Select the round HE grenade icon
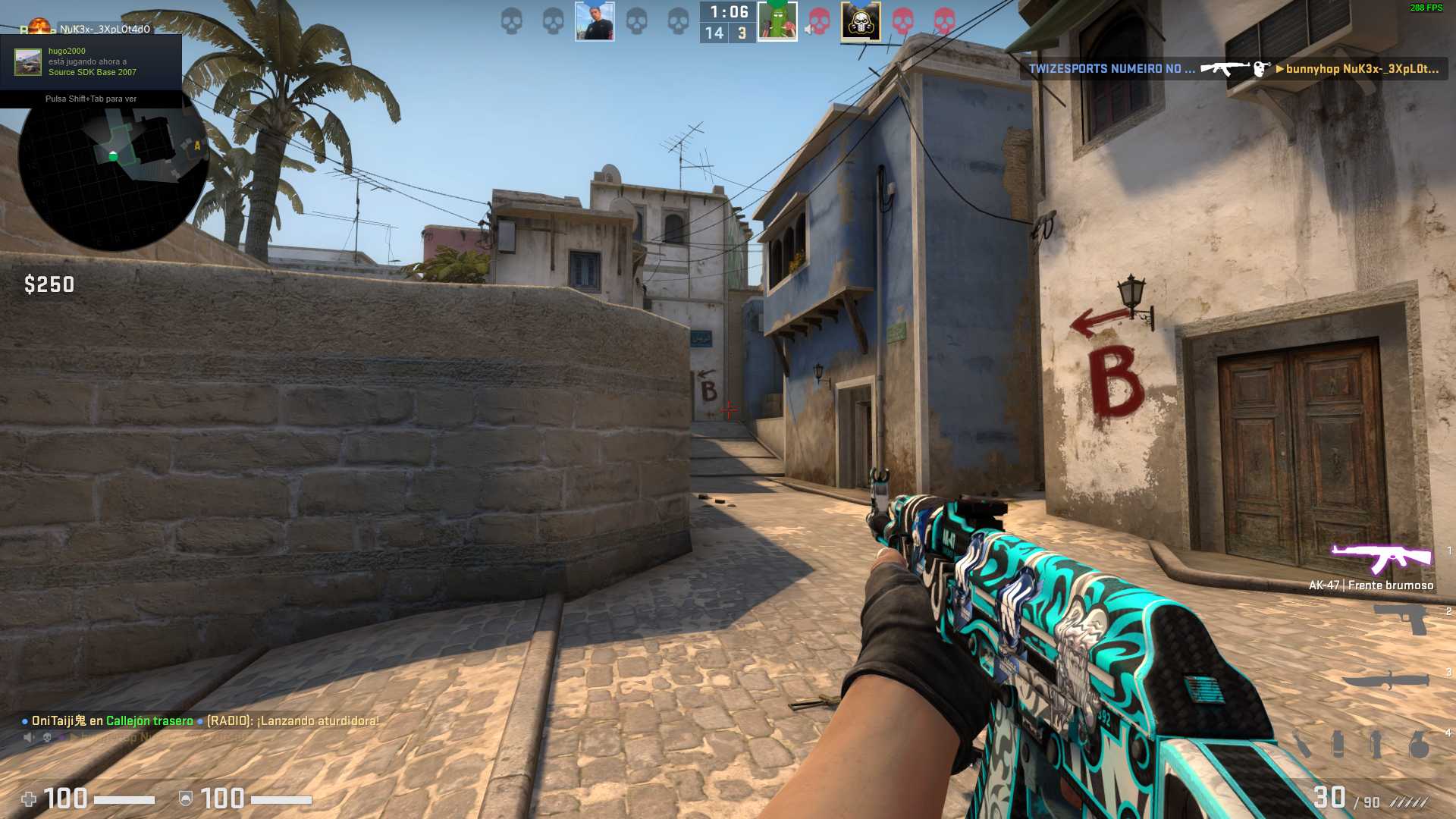1456x819 pixels. click(x=1419, y=745)
